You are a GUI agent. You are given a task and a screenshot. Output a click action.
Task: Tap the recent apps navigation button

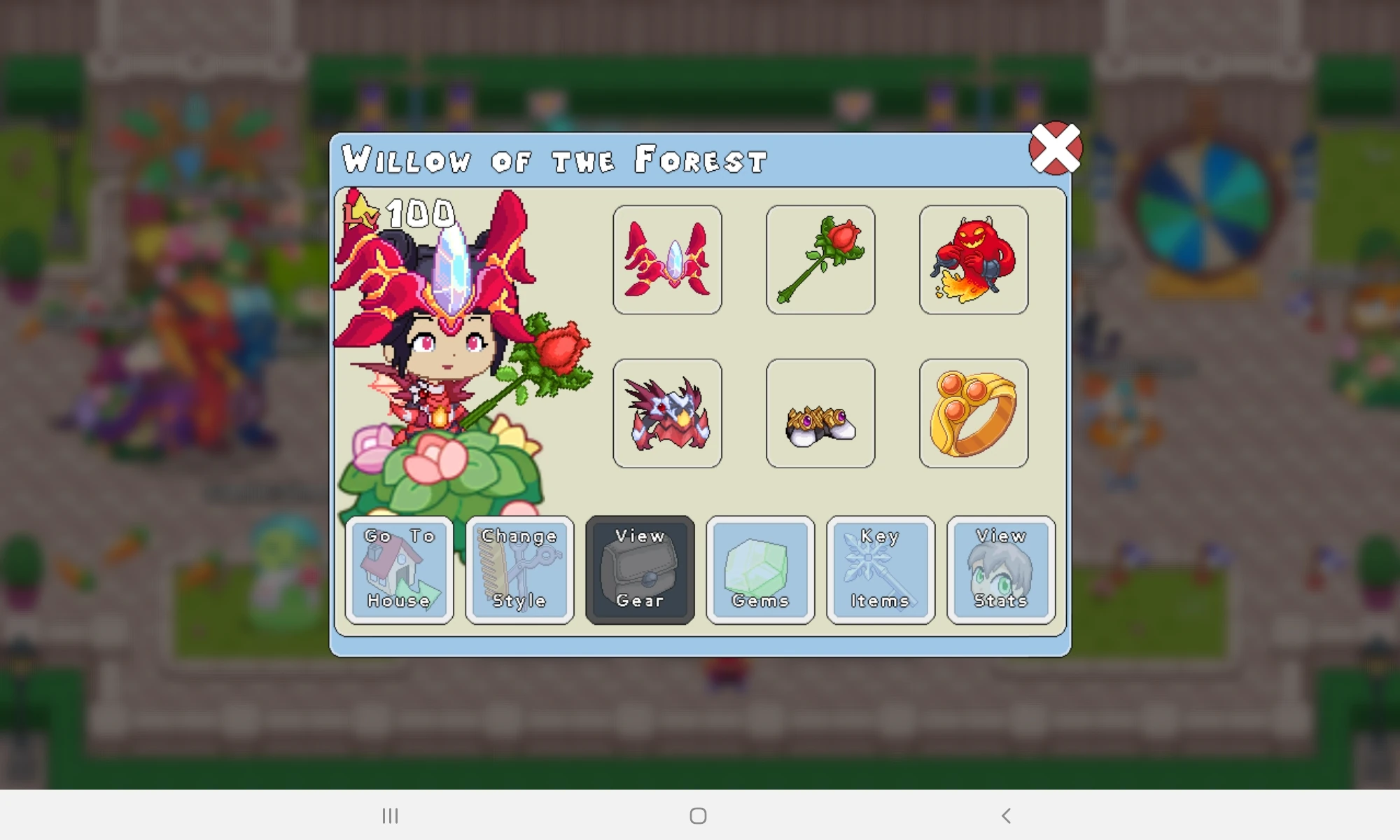391,815
